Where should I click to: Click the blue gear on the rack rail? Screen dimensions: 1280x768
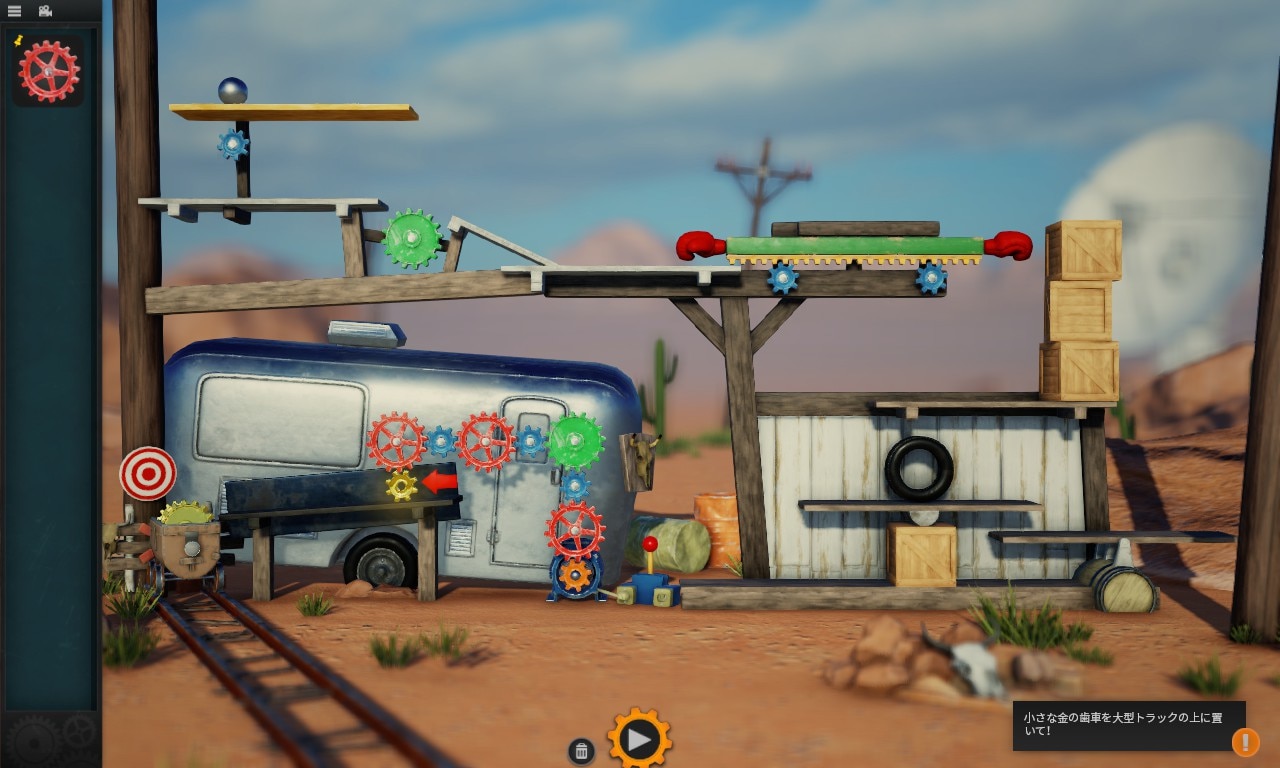(781, 279)
